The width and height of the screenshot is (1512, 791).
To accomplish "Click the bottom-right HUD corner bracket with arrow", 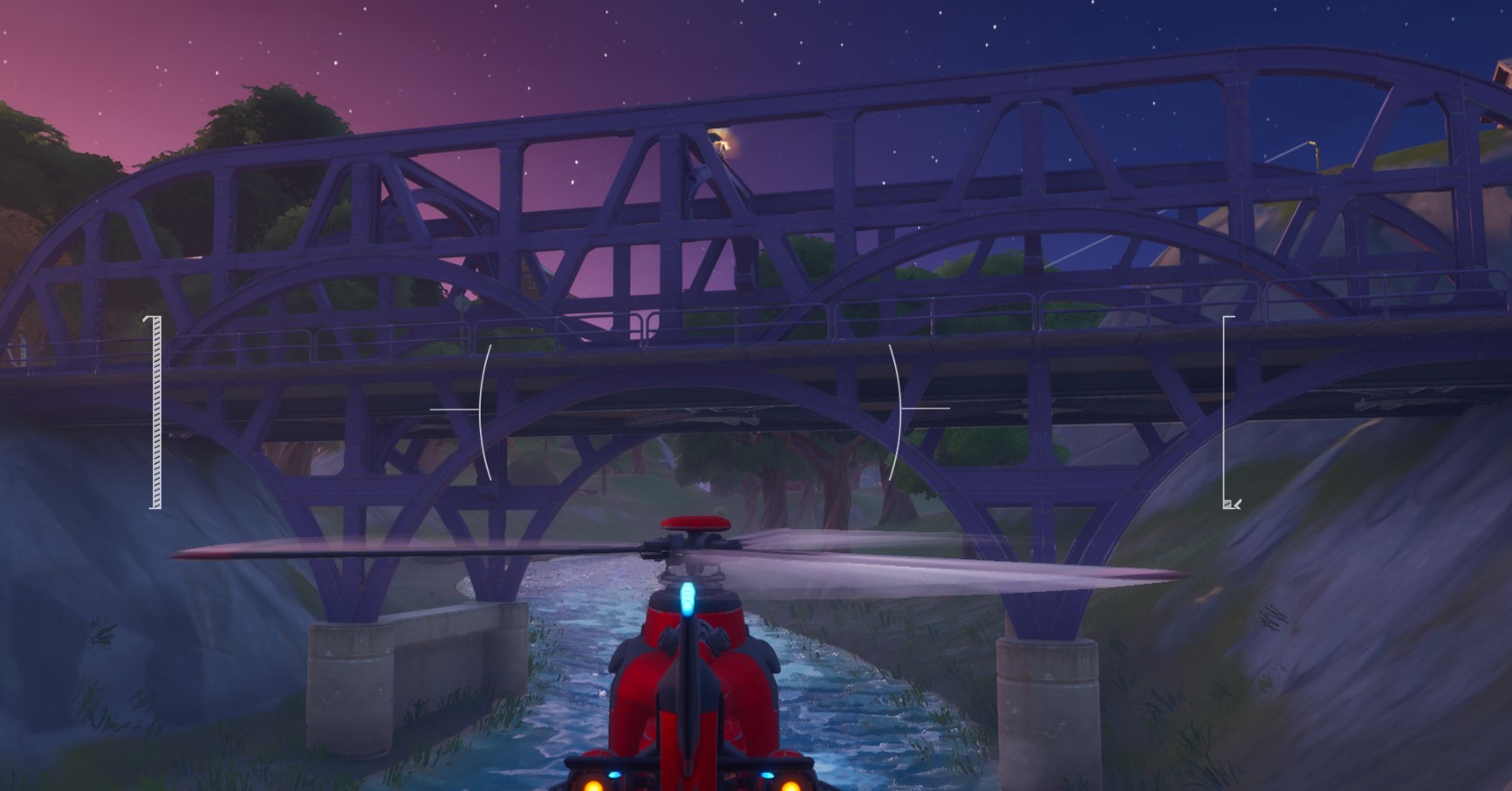I will tap(1232, 502).
